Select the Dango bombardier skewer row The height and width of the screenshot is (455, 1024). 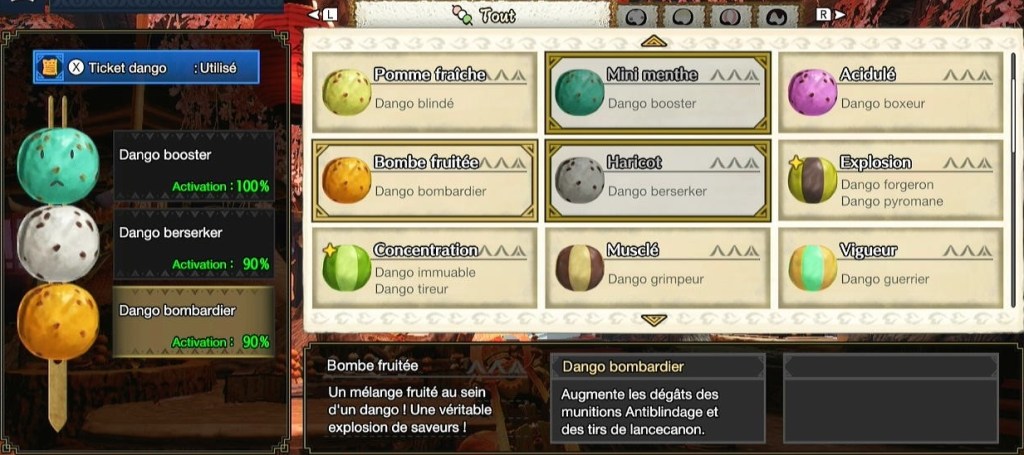coord(194,322)
